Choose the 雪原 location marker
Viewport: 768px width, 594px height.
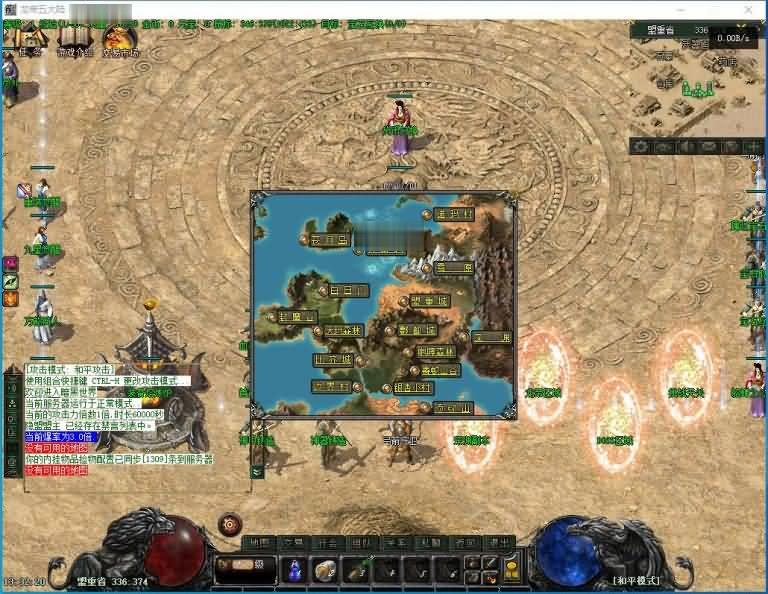click(453, 268)
